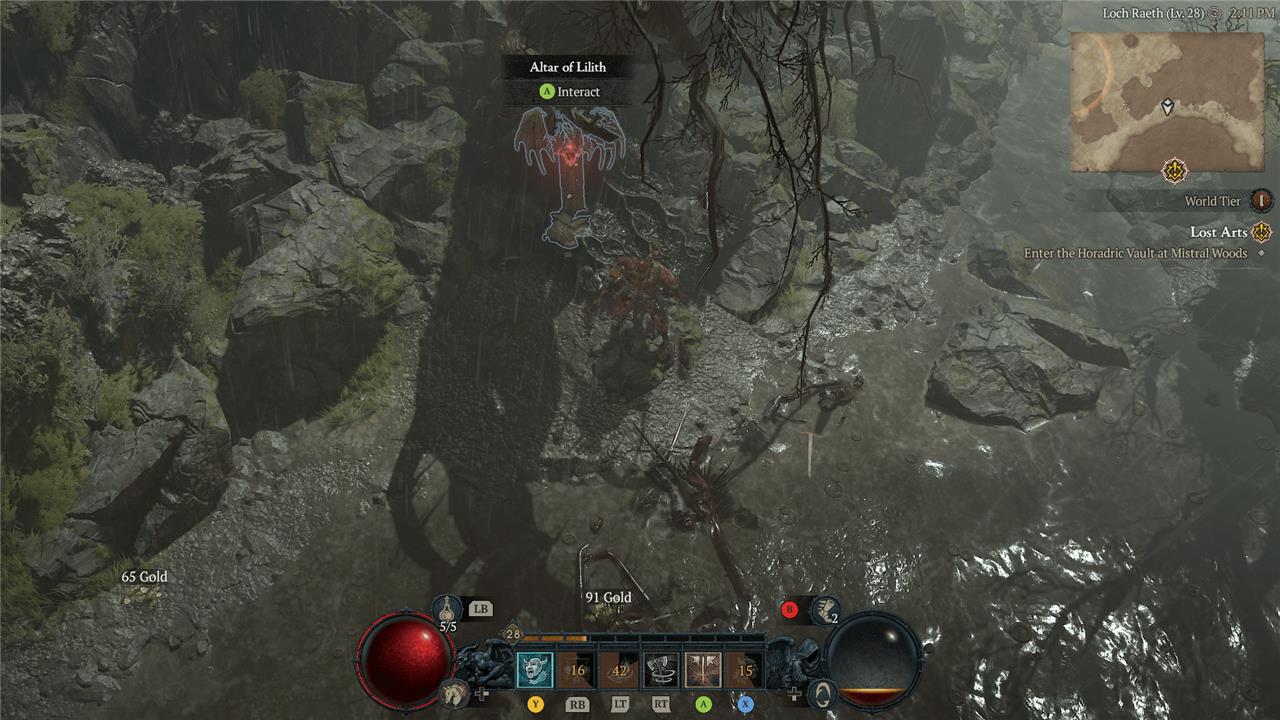Select the skill slot on 42 cooldown

click(619, 670)
